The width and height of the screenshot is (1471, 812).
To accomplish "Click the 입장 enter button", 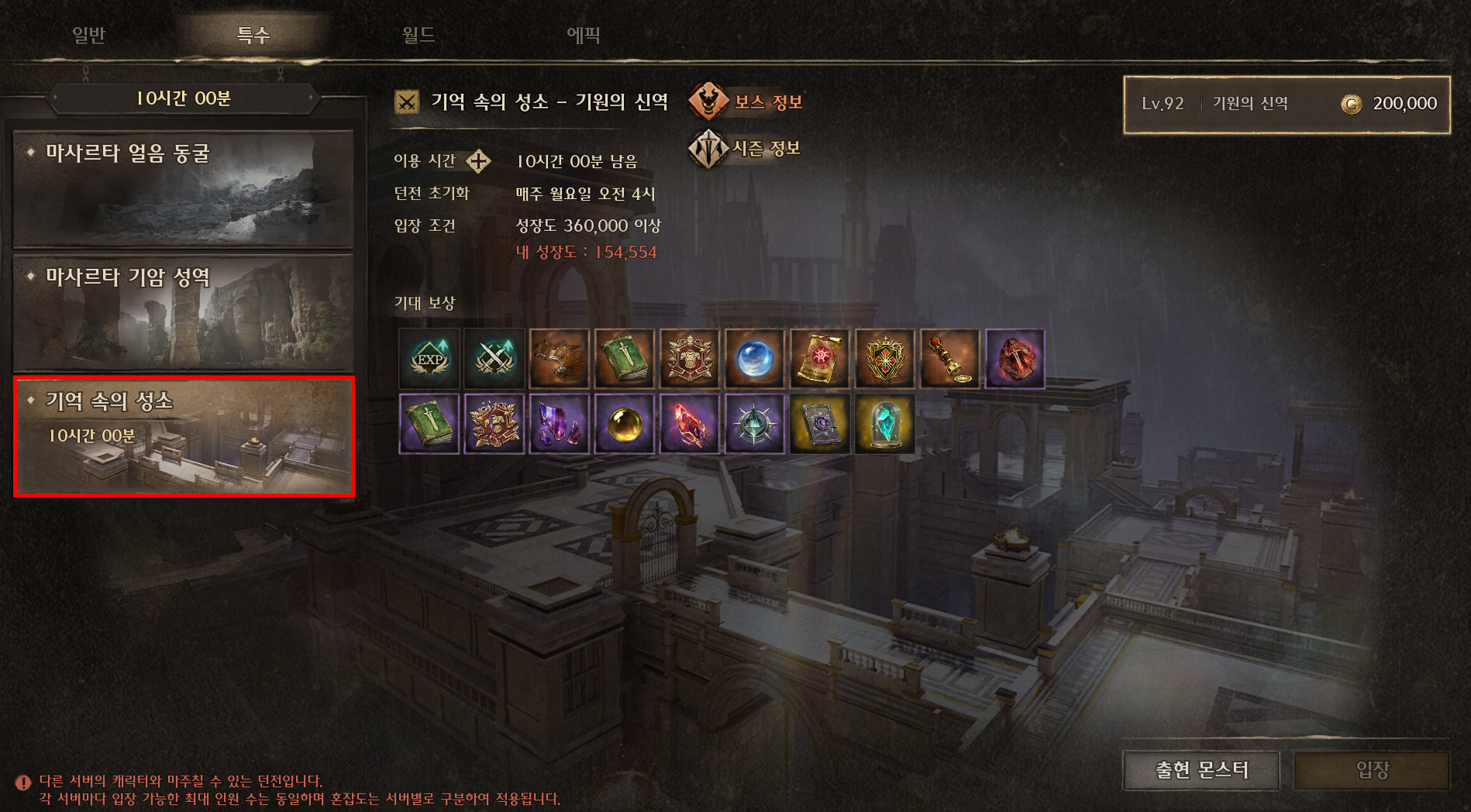I will (x=1371, y=770).
